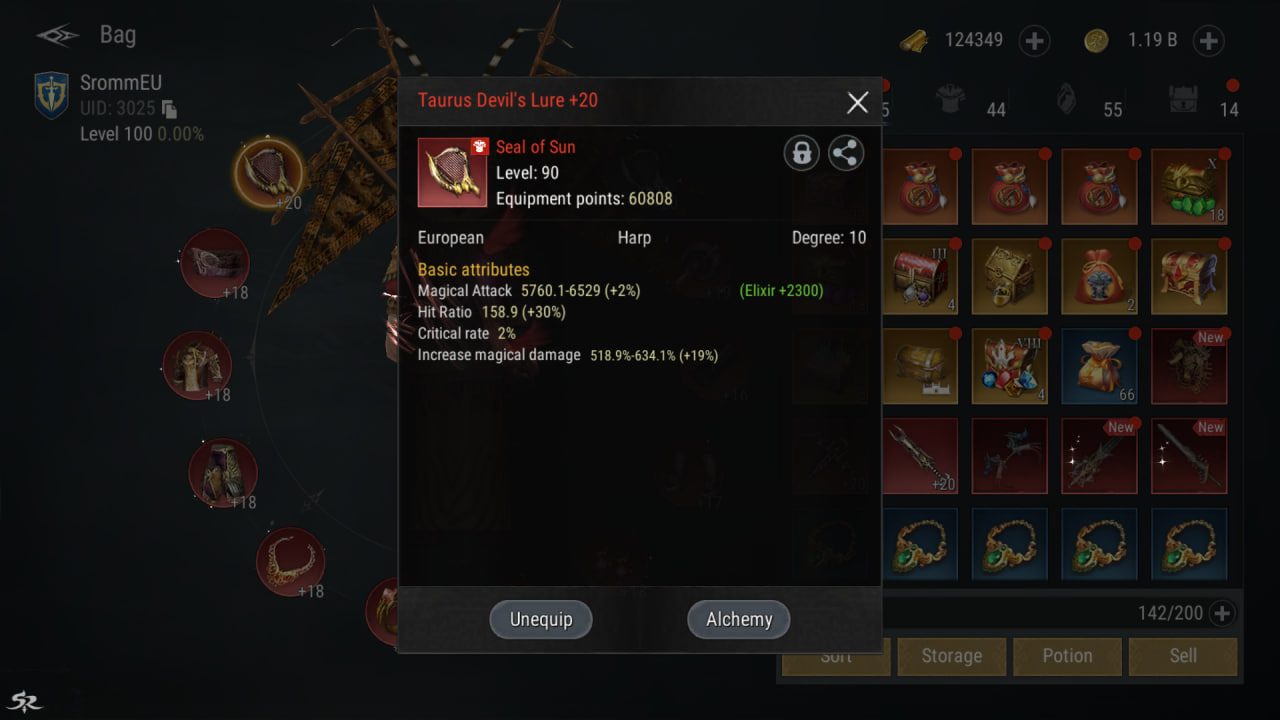Select the equipped necklace slot +18
Viewport: 1280px width, 720px height.
[290, 561]
